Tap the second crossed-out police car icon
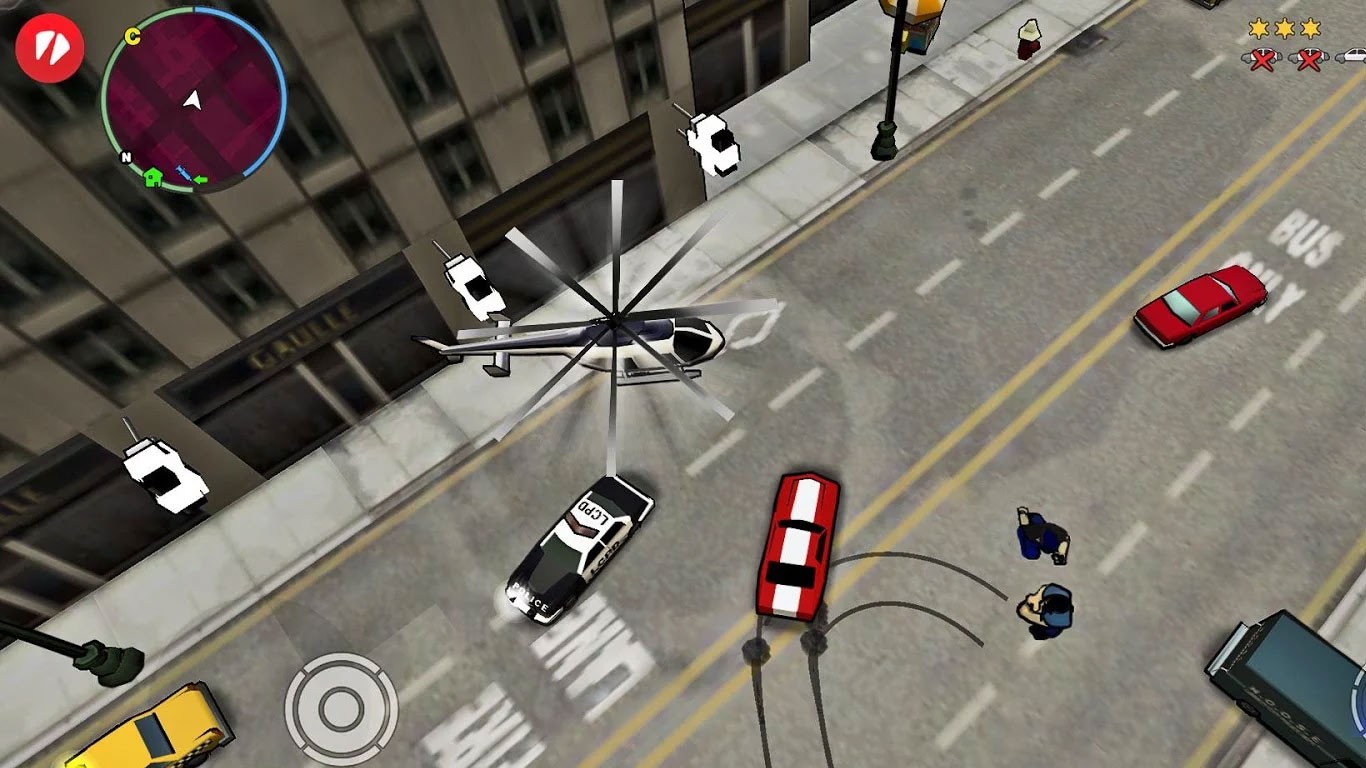The height and width of the screenshot is (768, 1366). (1308, 58)
